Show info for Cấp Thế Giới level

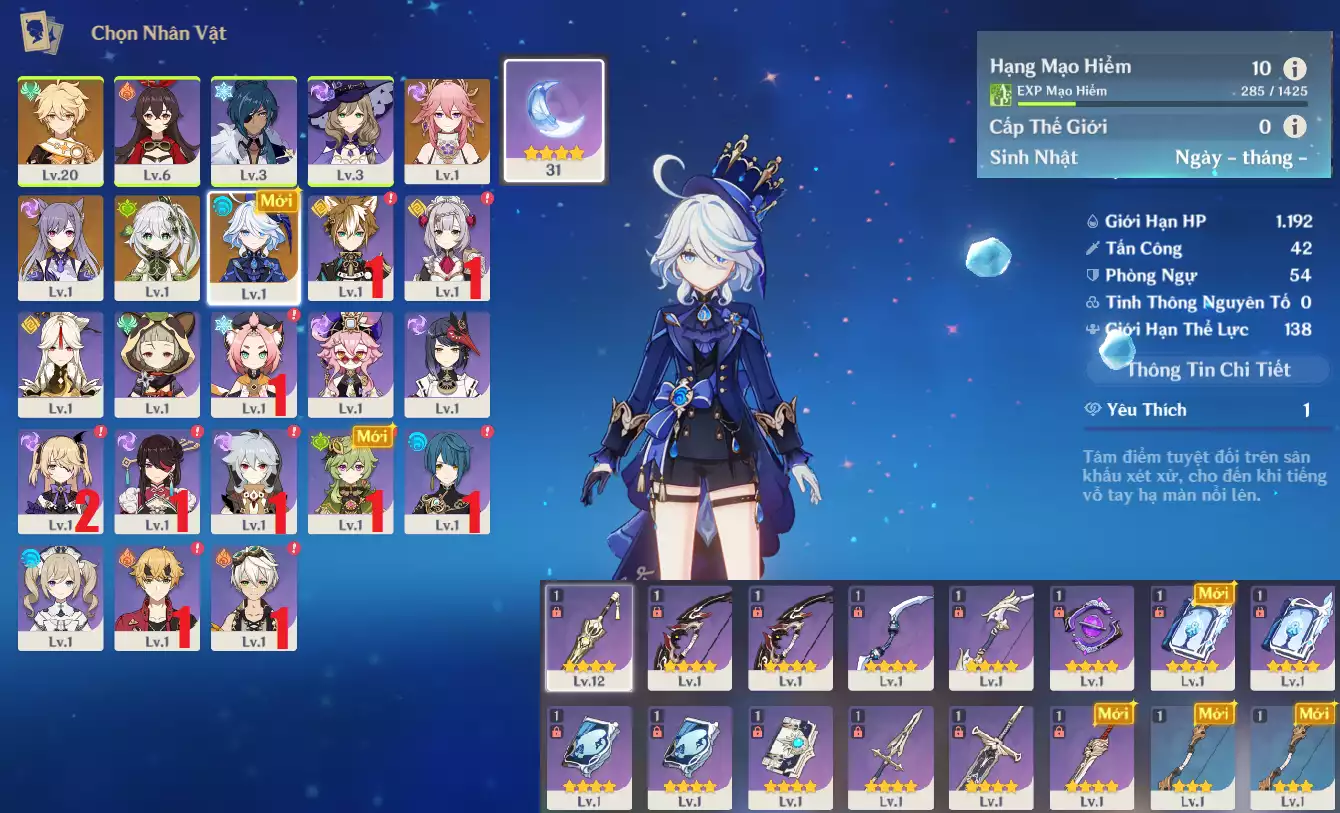[x=1295, y=127]
